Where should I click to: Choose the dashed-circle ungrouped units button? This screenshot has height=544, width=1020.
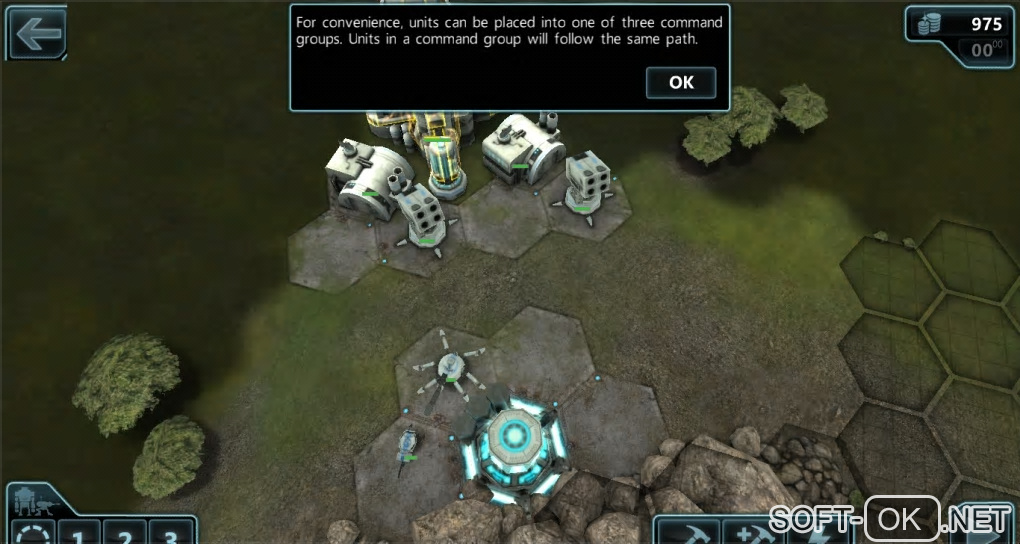coord(31,535)
